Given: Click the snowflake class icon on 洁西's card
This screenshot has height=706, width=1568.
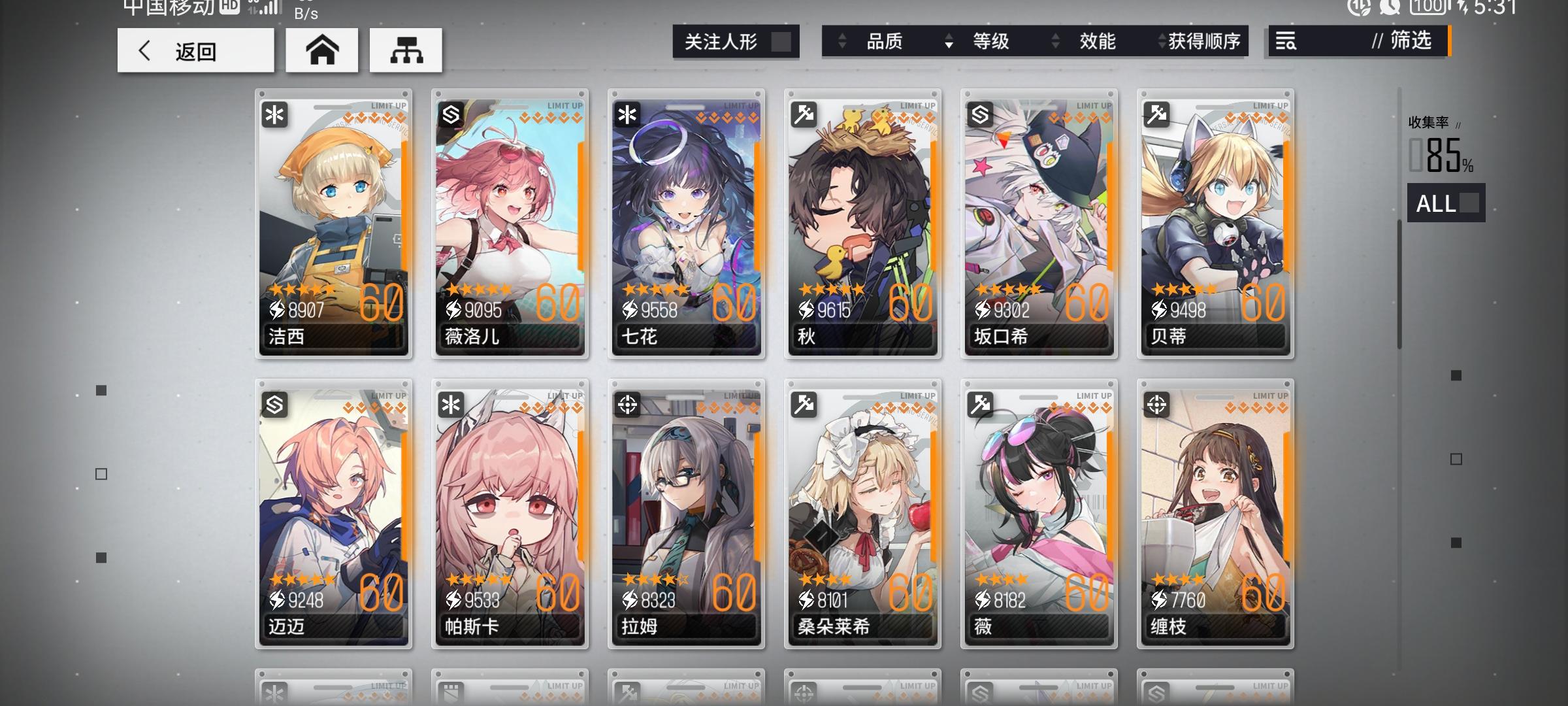Looking at the screenshot, I should 274,116.
